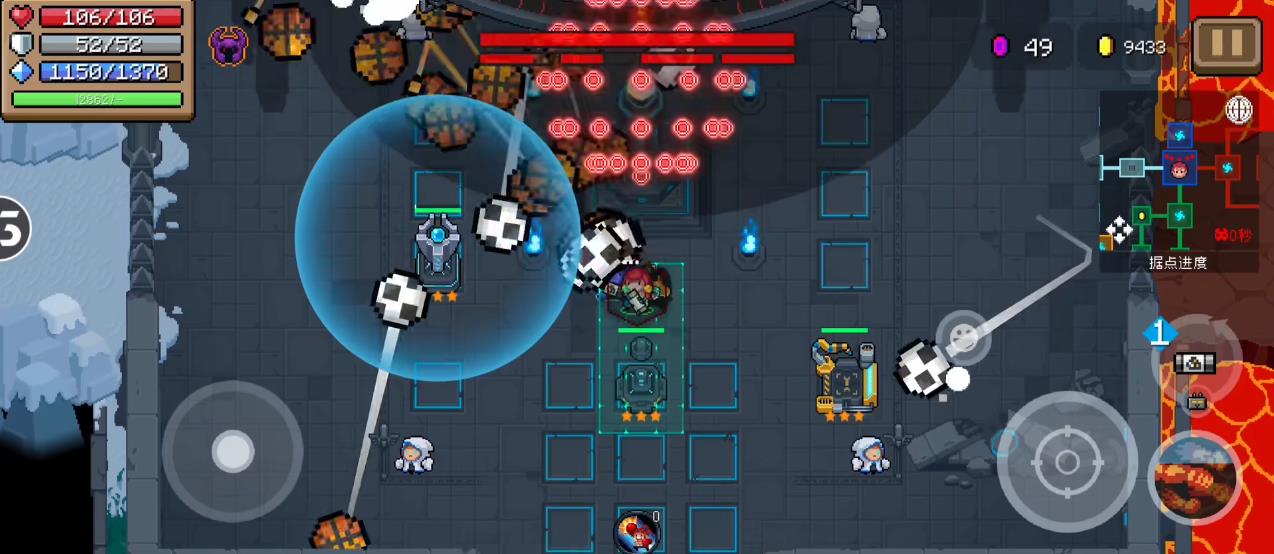Tap the virtual movement joystick

click(233, 451)
